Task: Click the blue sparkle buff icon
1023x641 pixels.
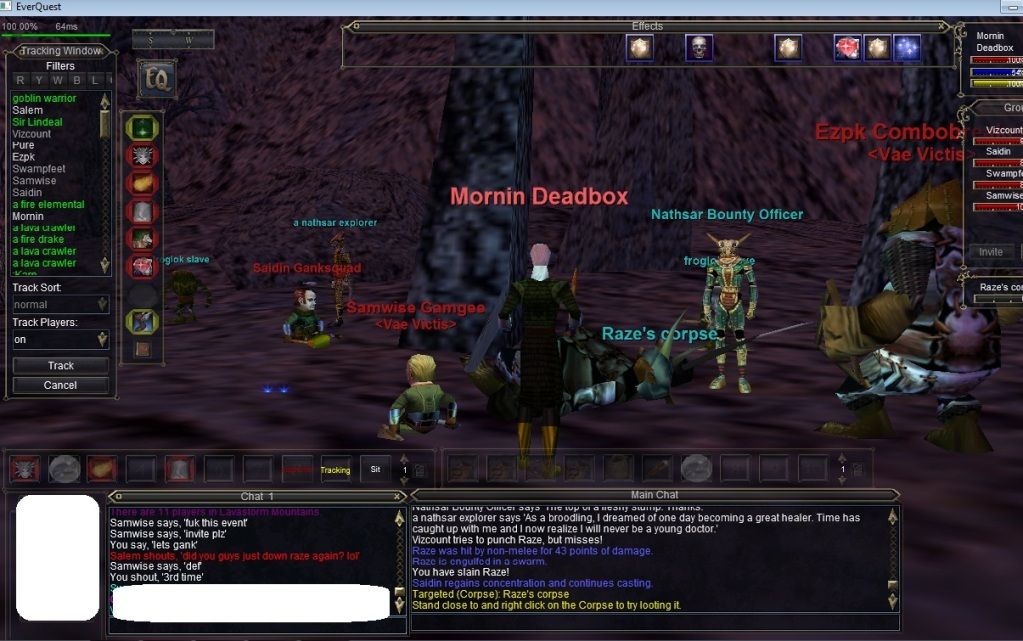Action: coord(907,47)
